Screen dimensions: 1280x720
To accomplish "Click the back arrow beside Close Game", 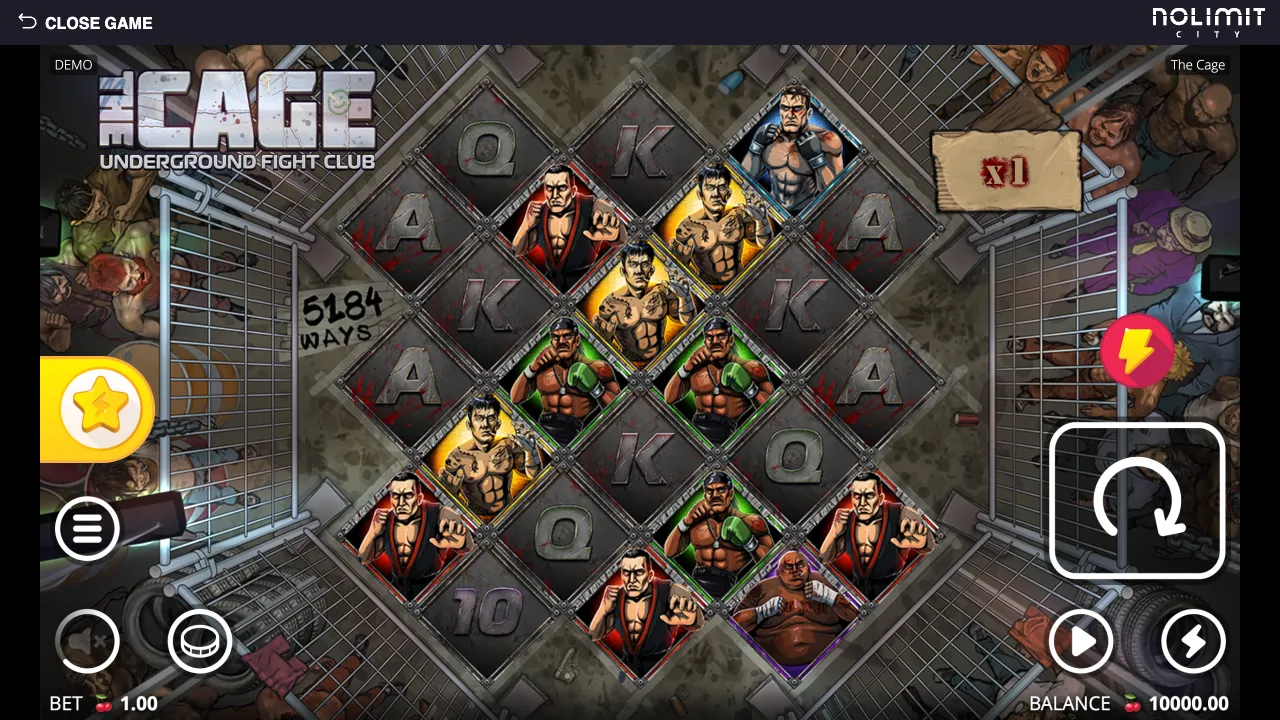I will coord(25,22).
